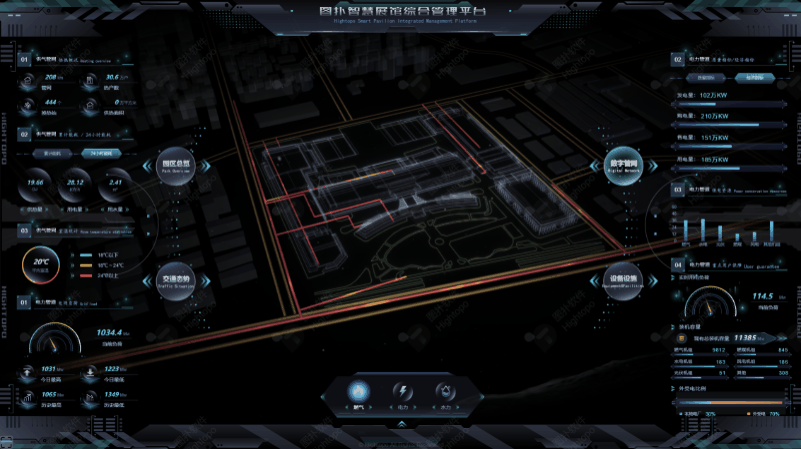
Task: Switch to the lightning bolt 电力 icon
Action: click(x=402, y=392)
